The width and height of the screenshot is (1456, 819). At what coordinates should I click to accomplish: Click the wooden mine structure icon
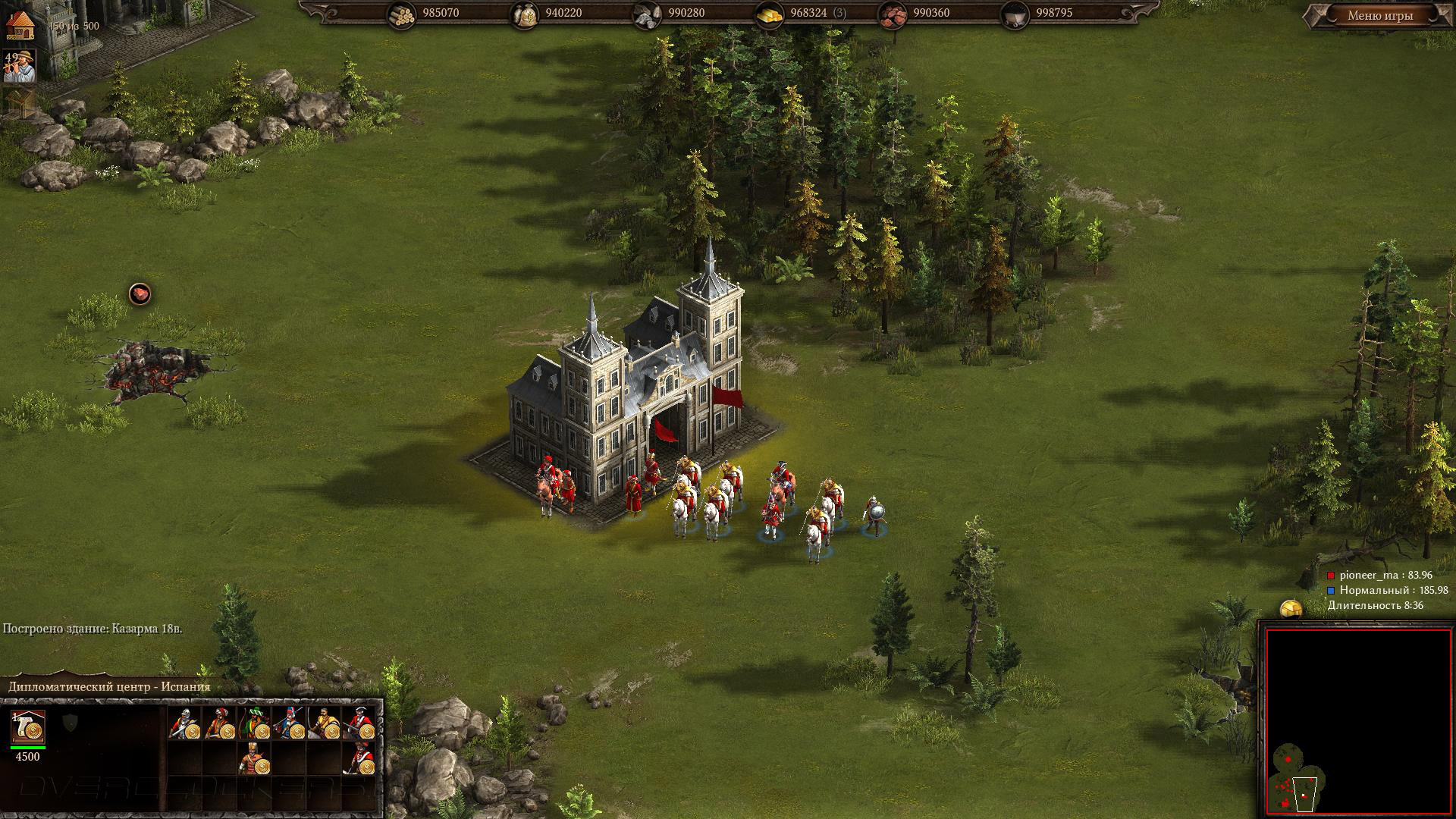(19, 102)
